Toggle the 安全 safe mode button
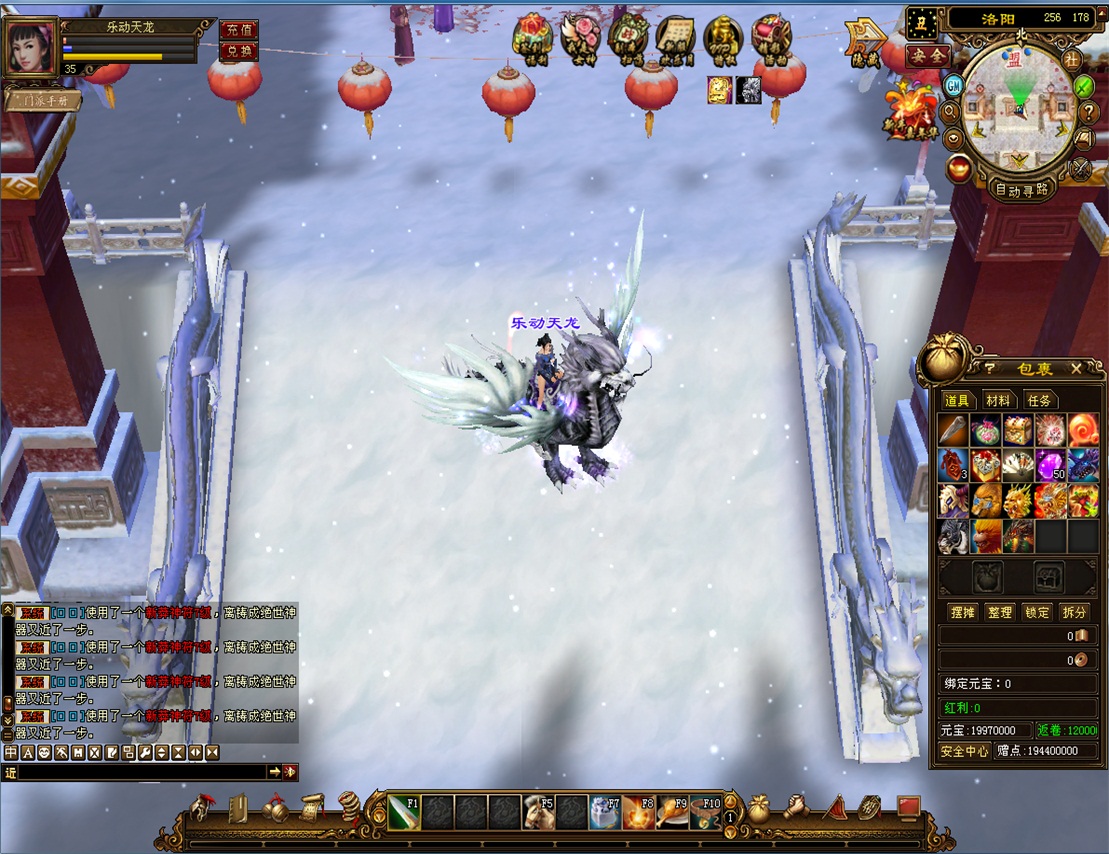The image size is (1109, 854). point(927,57)
